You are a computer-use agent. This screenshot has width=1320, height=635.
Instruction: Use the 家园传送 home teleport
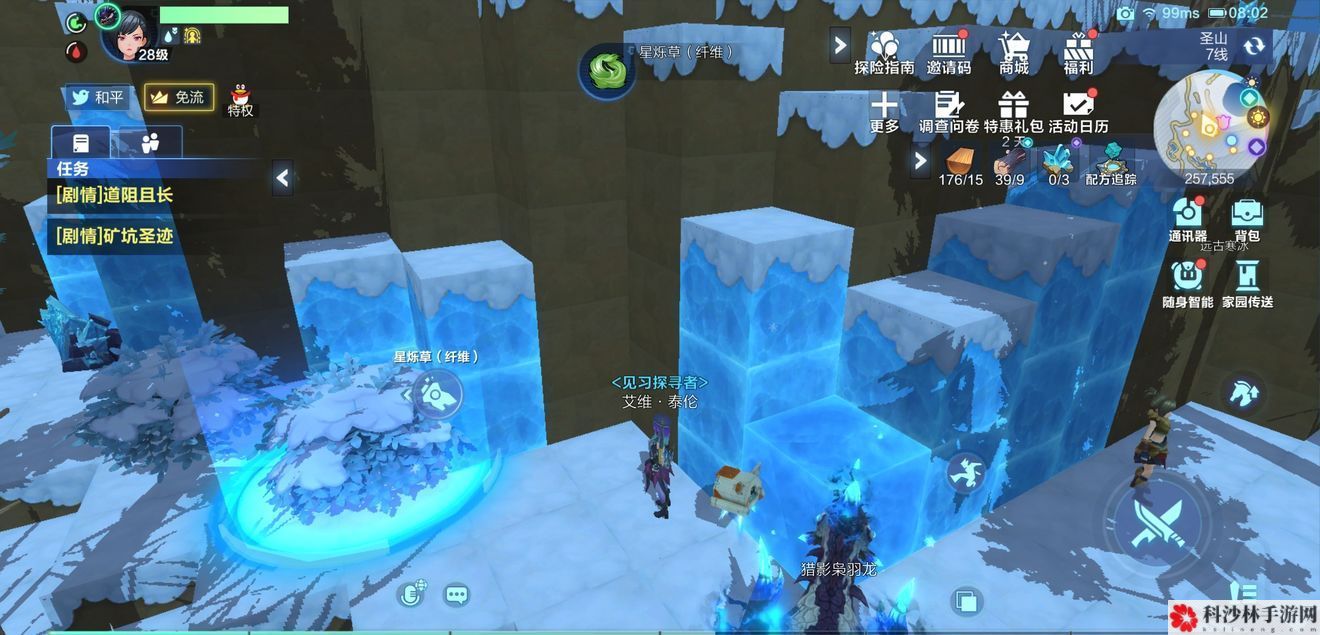click(x=1247, y=282)
